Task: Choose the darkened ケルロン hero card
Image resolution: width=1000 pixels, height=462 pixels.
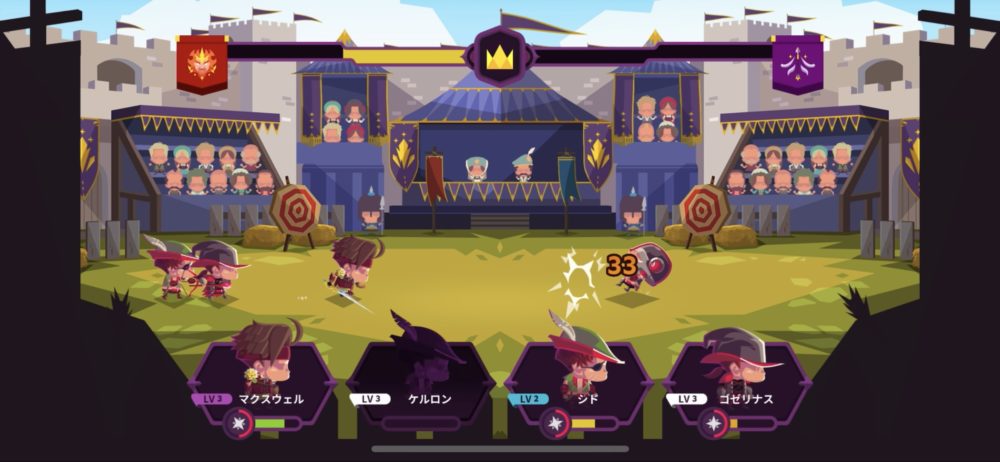Action: (421, 372)
